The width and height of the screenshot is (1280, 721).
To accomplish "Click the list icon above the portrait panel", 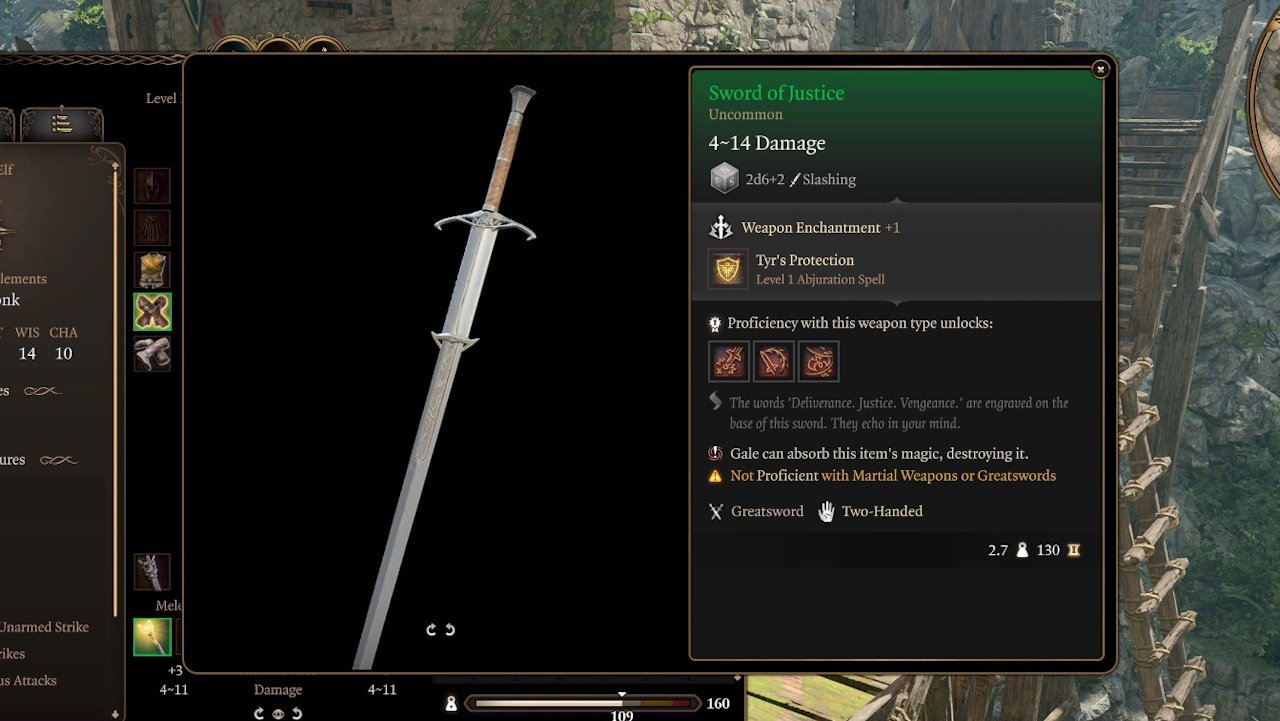I will tap(60, 122).
